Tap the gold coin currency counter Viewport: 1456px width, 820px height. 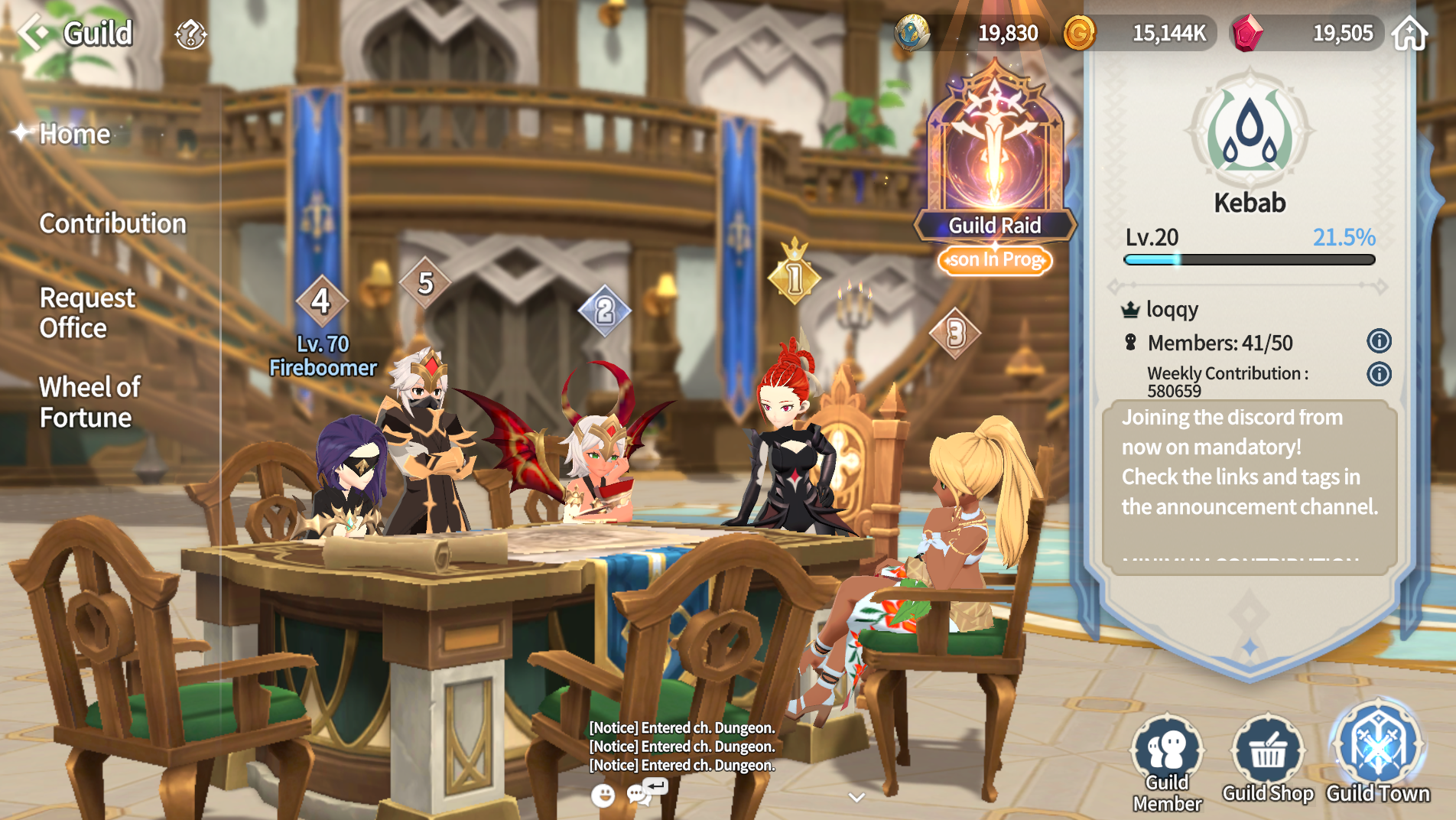(1139, 34)
